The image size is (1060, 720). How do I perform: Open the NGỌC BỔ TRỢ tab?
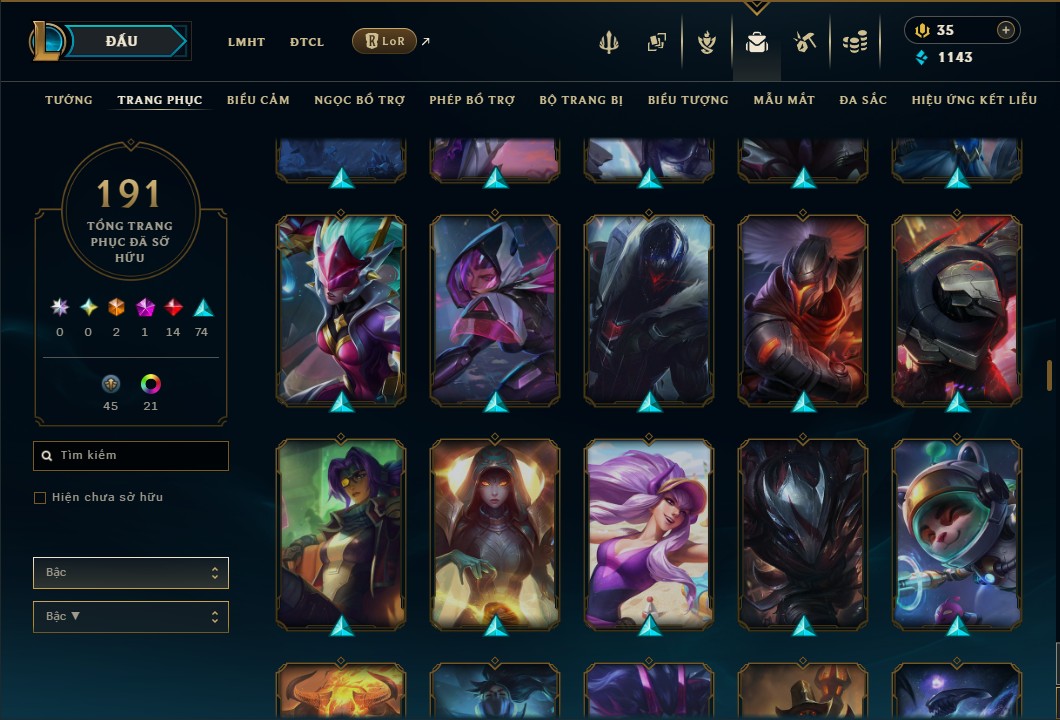359,100
